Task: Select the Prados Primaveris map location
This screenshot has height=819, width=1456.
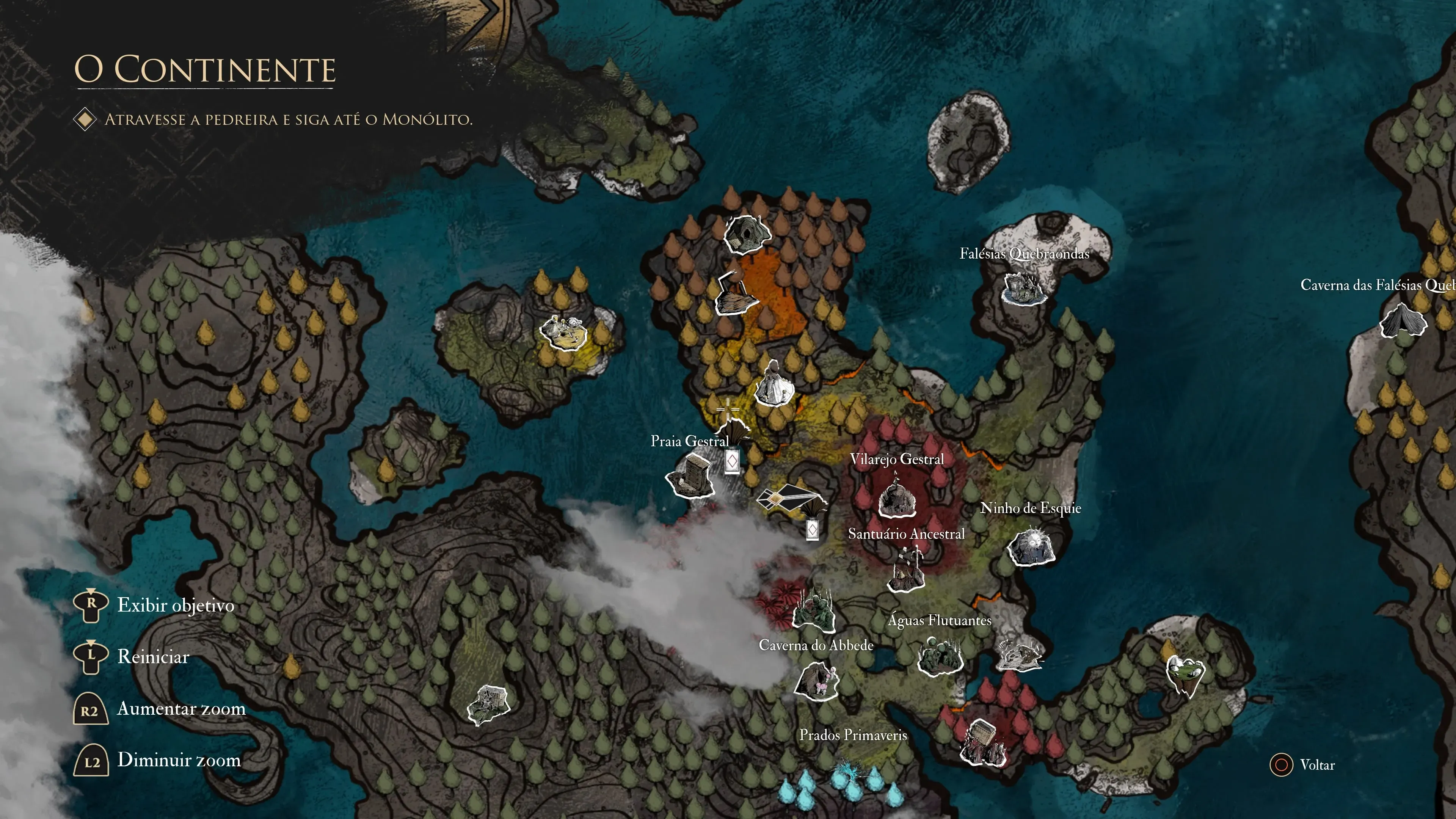Action: click(x=852, y=735)
